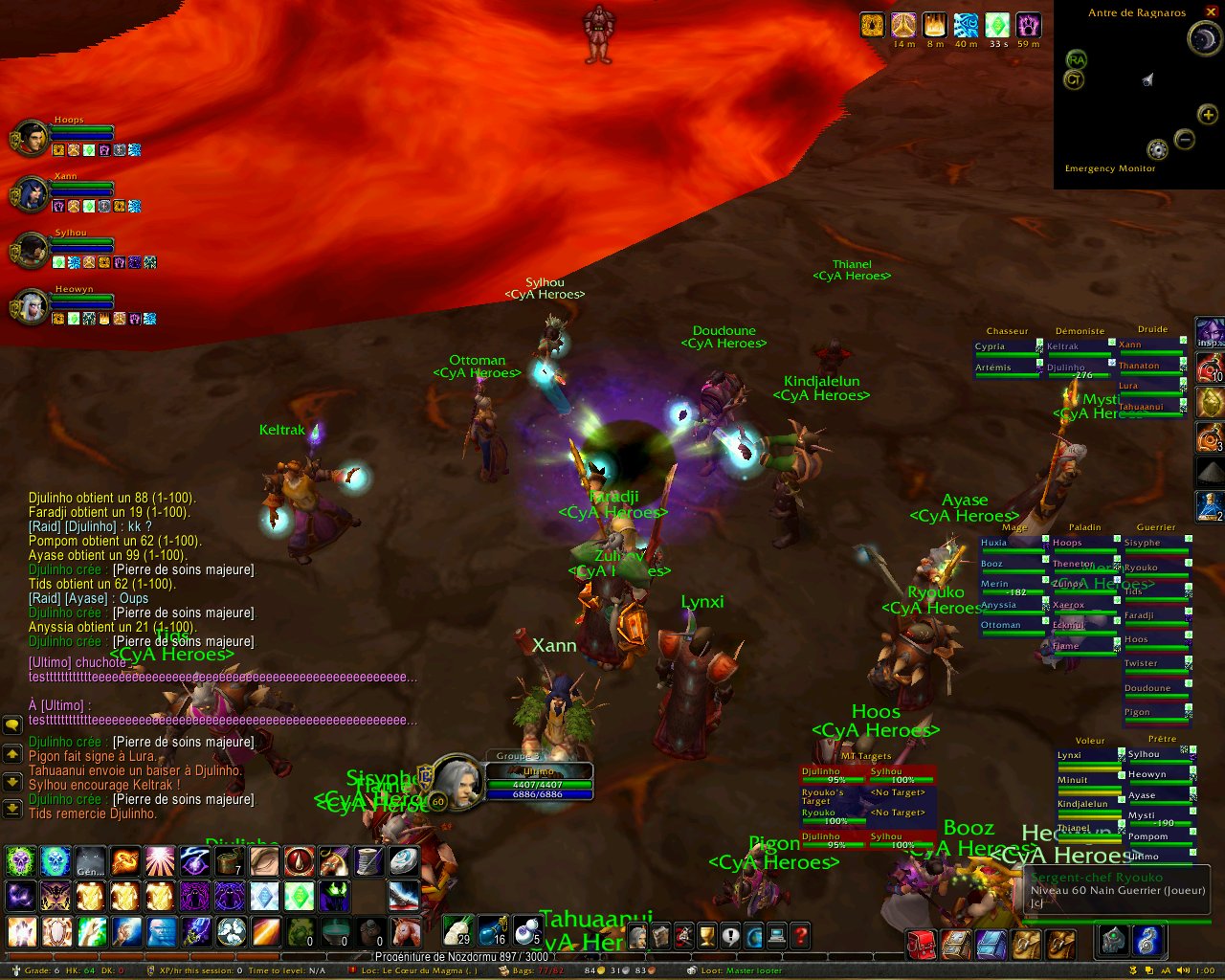Open the CT mod minimap button
Image resolution: width=1225 pixels, height=980 pixels.
1074,80
